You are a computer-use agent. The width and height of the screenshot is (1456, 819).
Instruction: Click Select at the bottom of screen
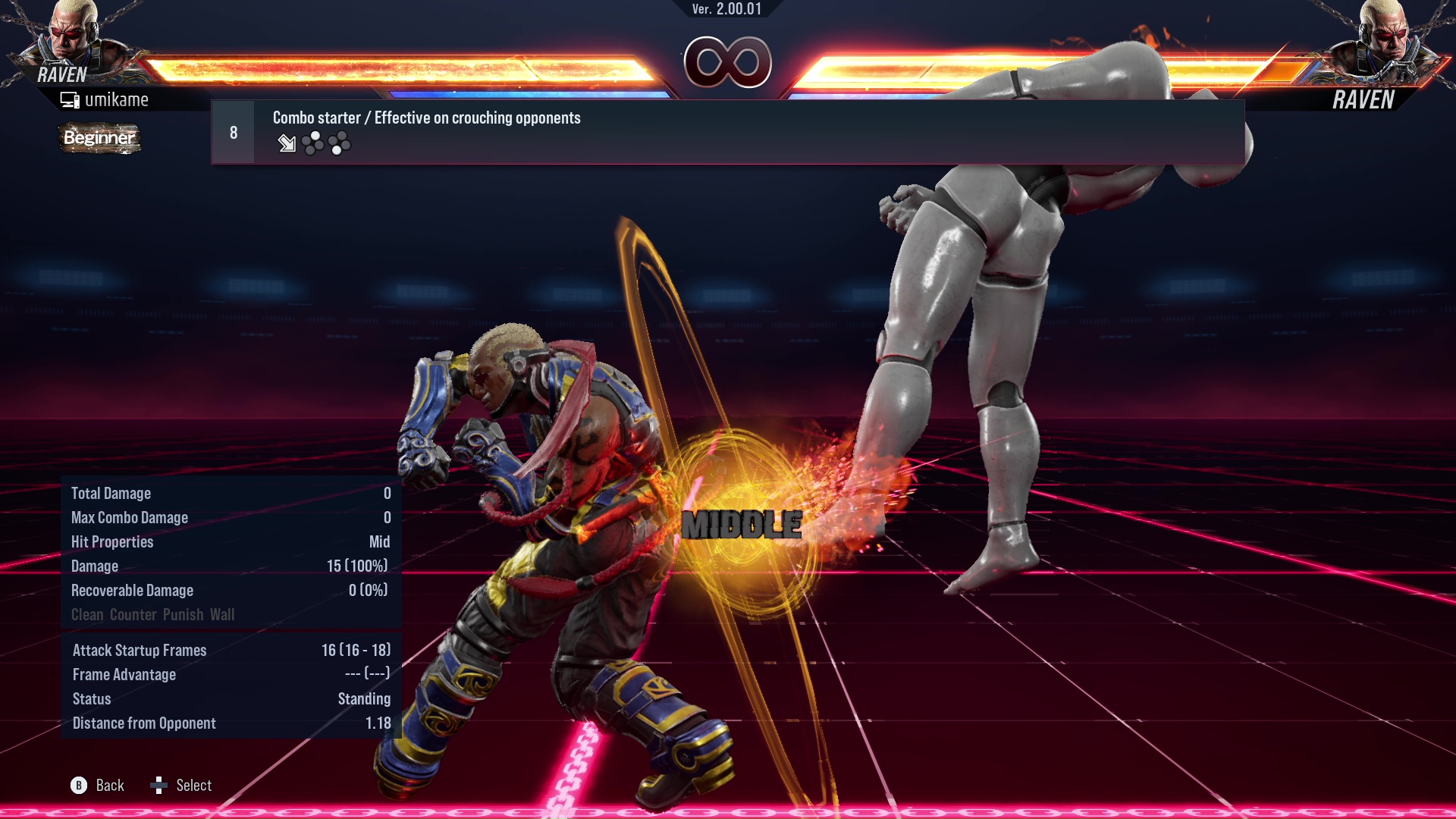[194, 786]
